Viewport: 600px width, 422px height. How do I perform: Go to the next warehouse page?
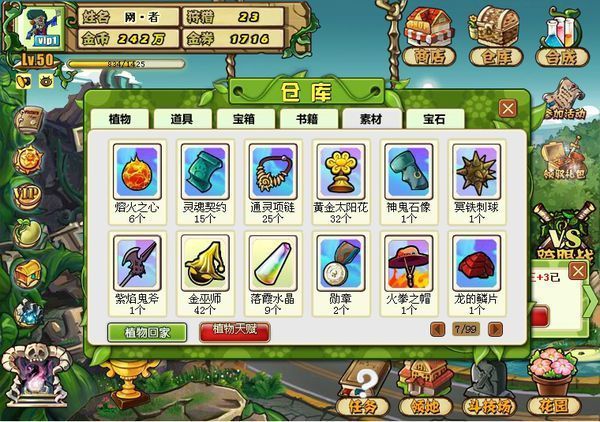(493, 328)
